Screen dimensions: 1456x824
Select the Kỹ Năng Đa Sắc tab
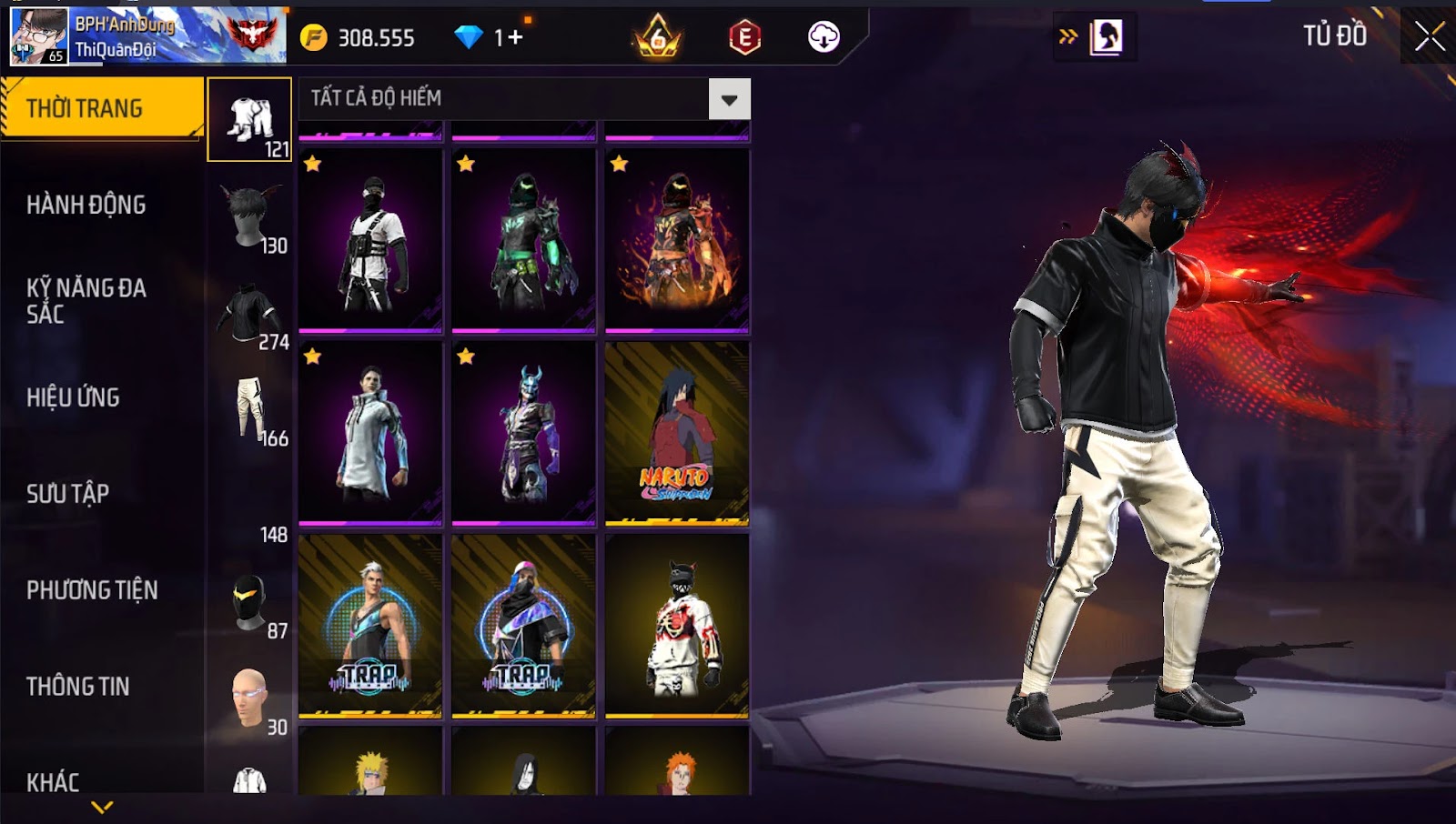click(x=86, y=301)
